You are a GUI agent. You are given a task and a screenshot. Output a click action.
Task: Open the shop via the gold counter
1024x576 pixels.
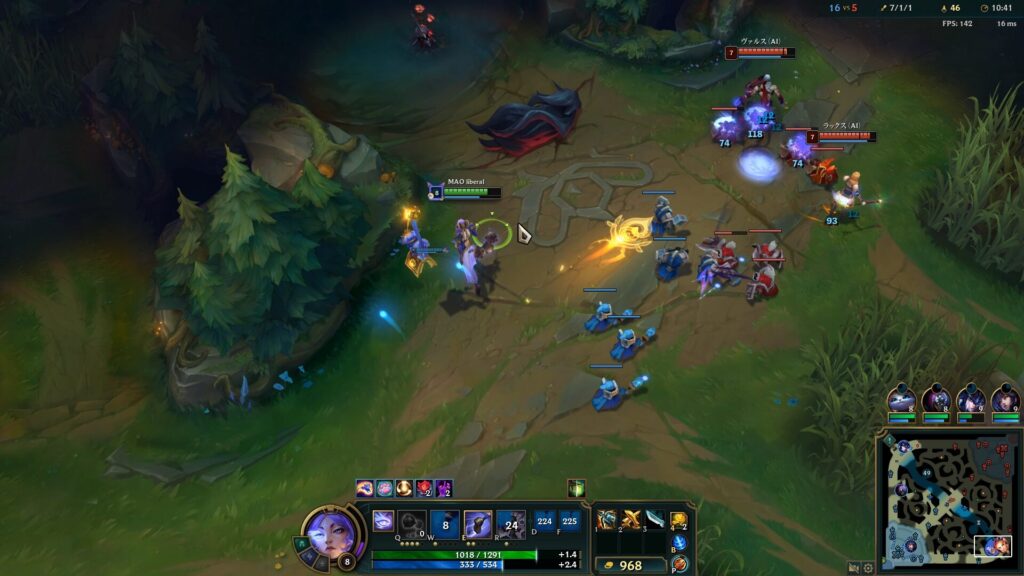630,565
